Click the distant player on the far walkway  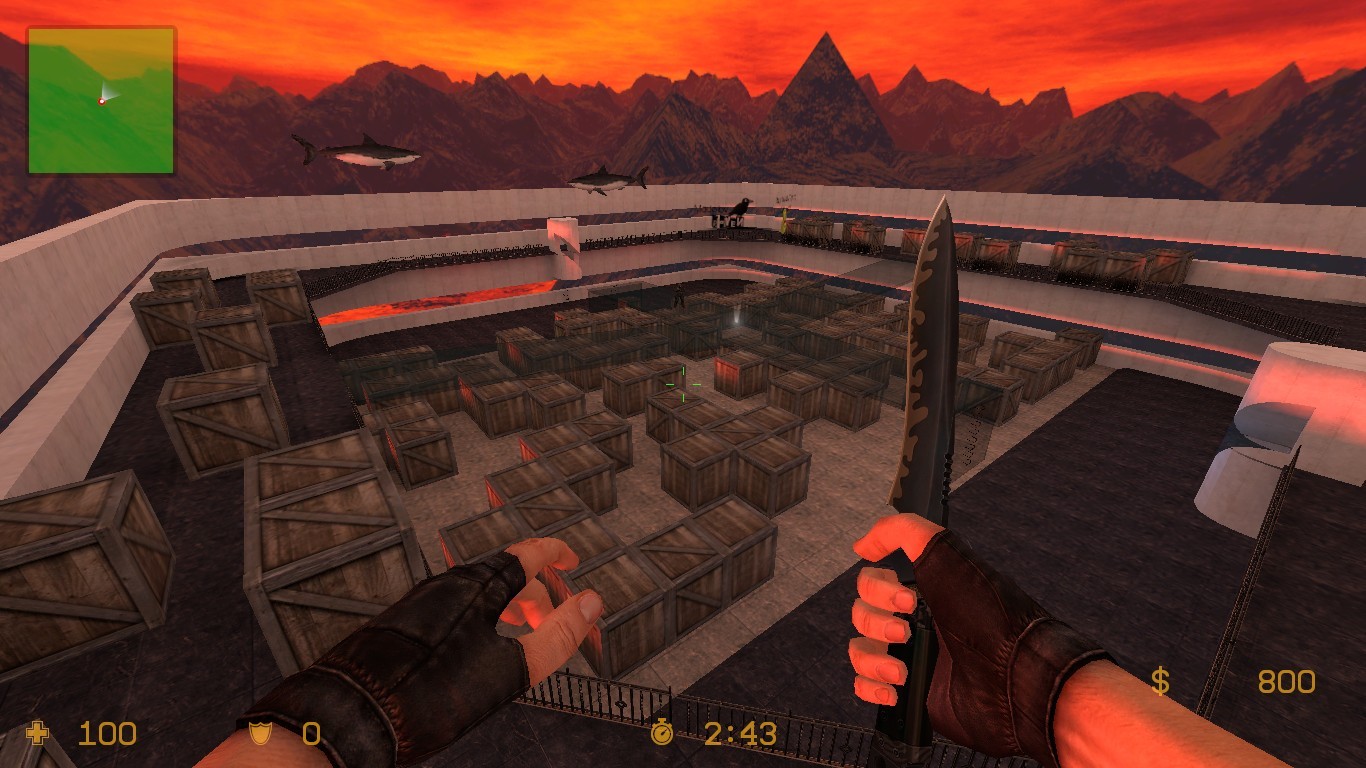coord(679,298)
